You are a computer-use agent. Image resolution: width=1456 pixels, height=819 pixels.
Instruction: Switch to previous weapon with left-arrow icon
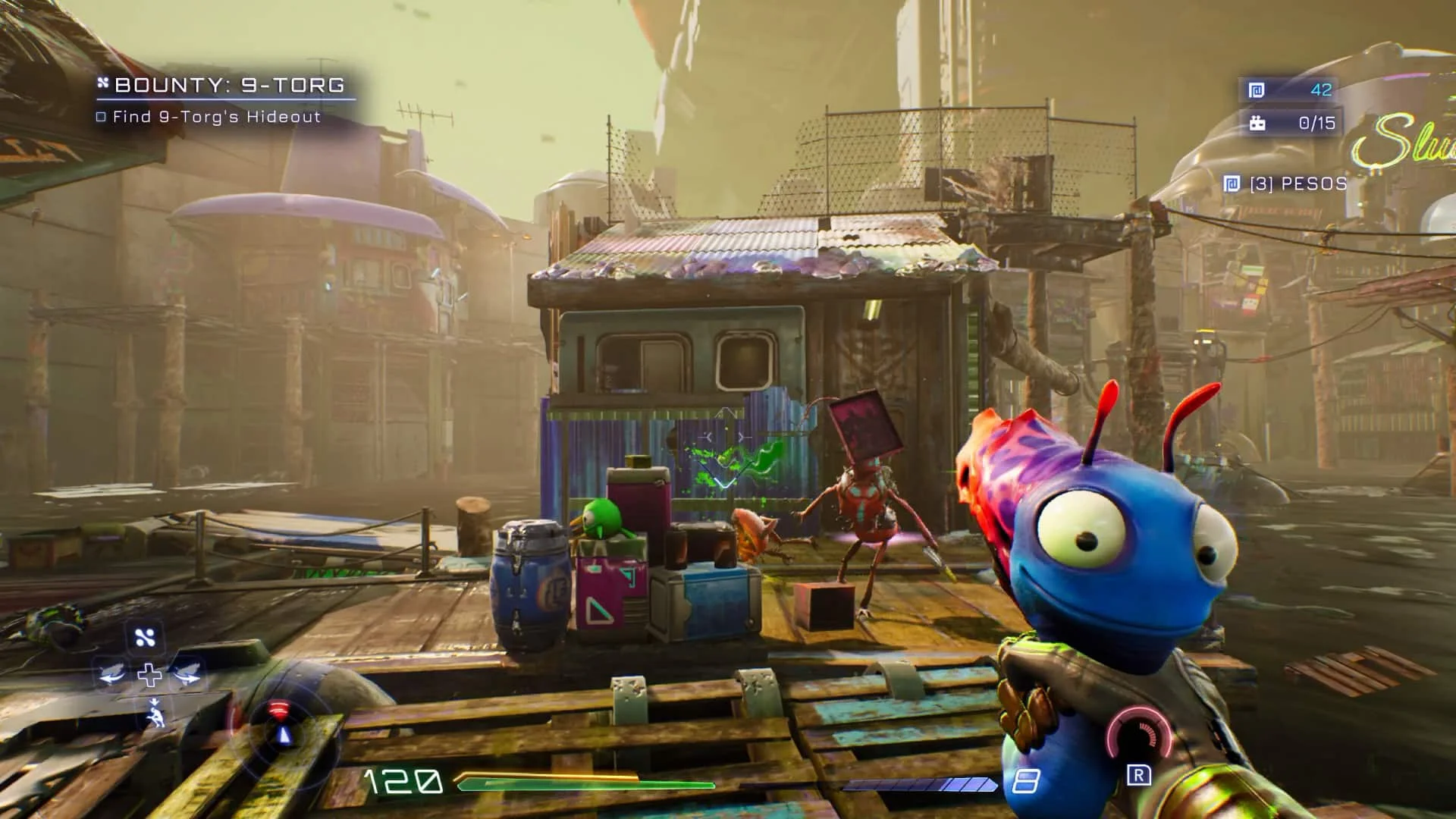click(x=112, y=674)
